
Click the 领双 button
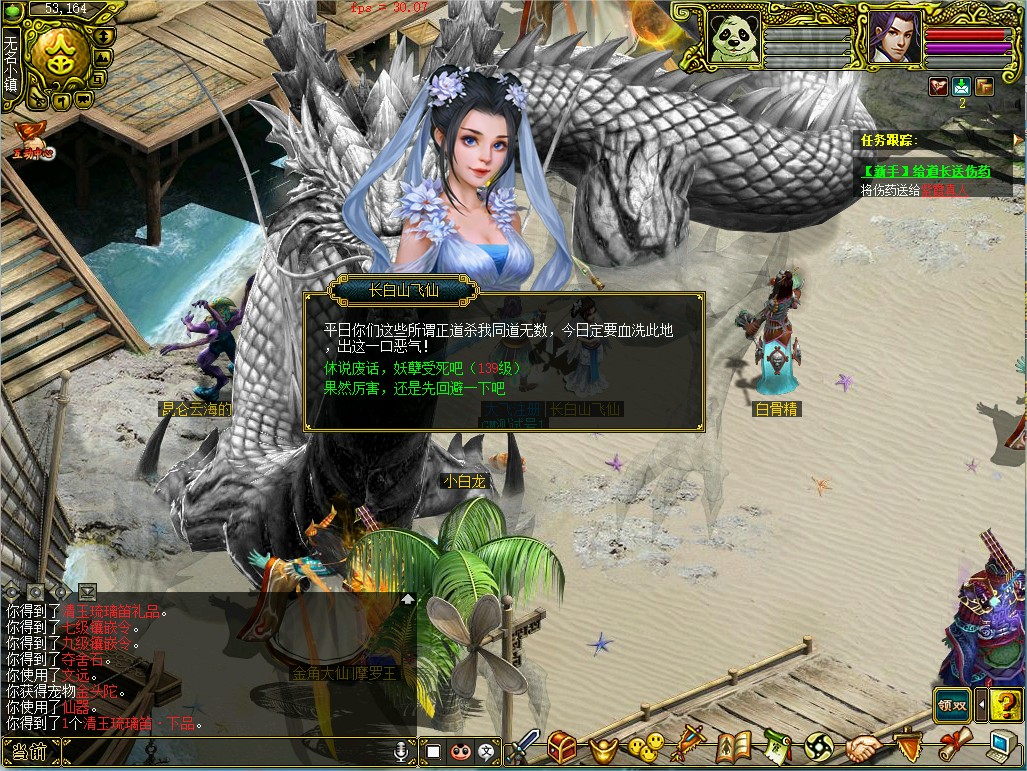click(952, 704)
